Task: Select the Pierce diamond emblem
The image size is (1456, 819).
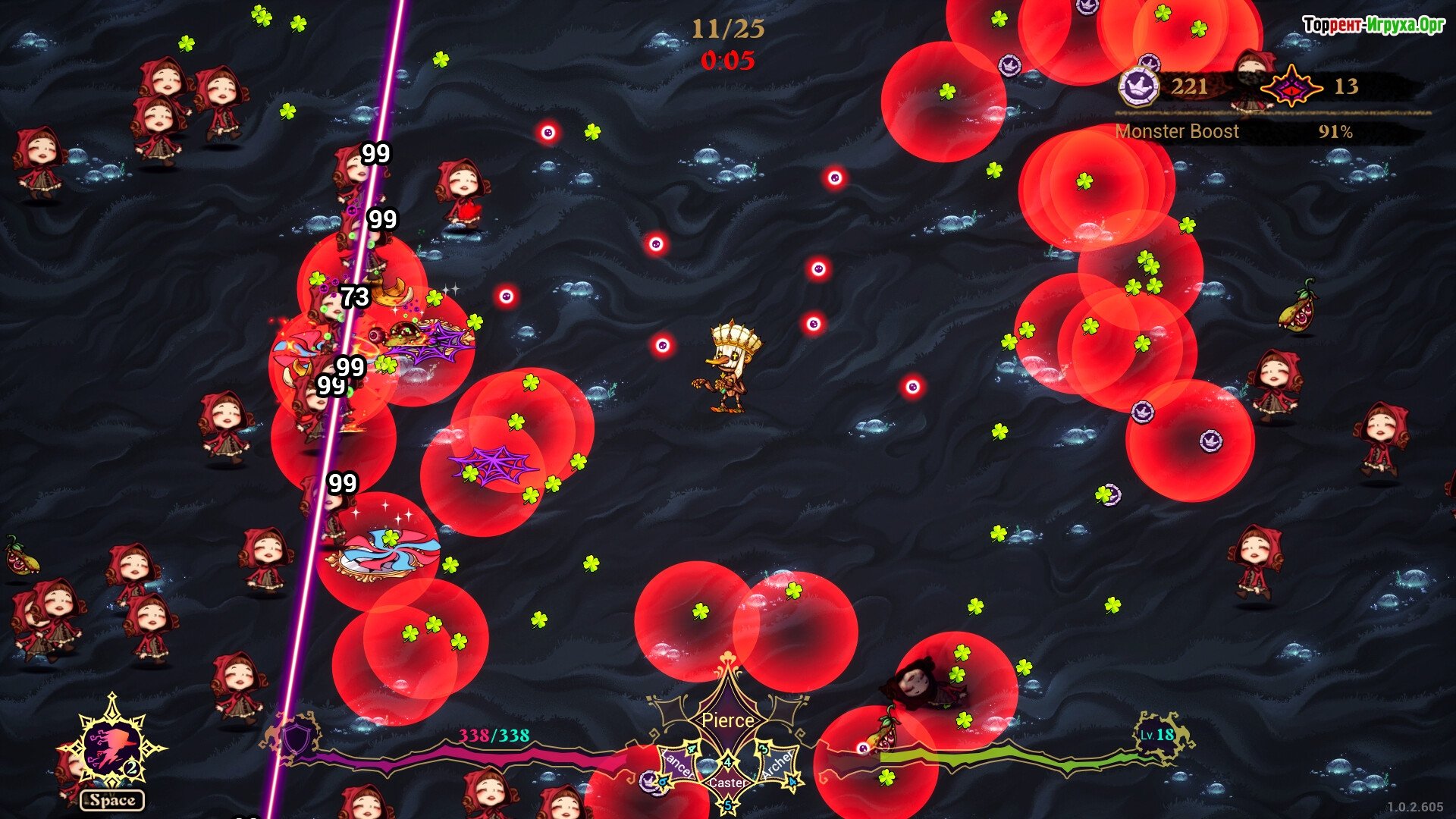Action: [728, 719]
